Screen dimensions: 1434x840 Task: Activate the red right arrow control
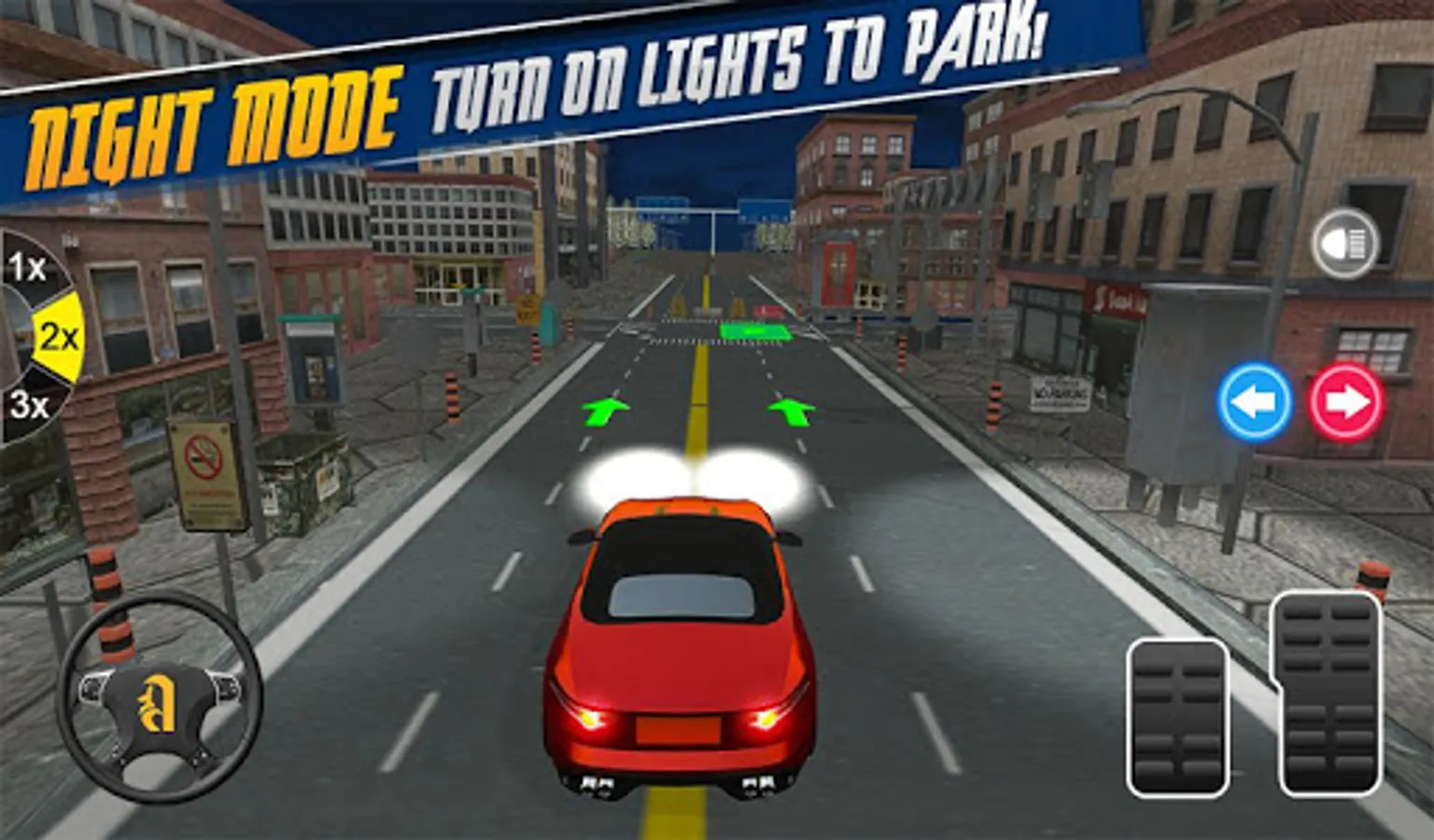1343,399
